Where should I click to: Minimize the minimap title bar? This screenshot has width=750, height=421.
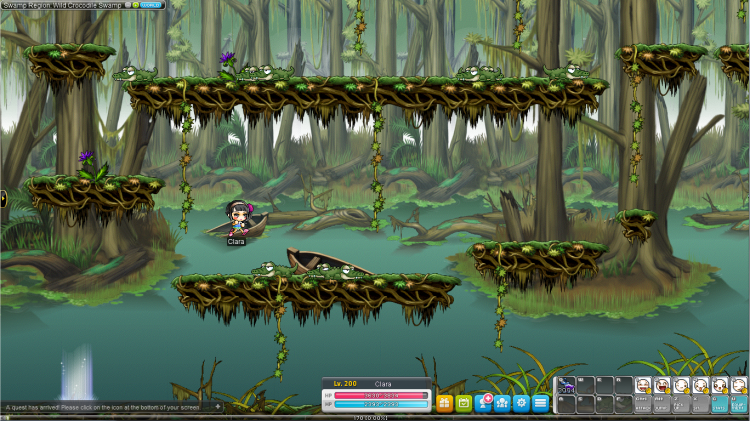(x=128, y=5)
